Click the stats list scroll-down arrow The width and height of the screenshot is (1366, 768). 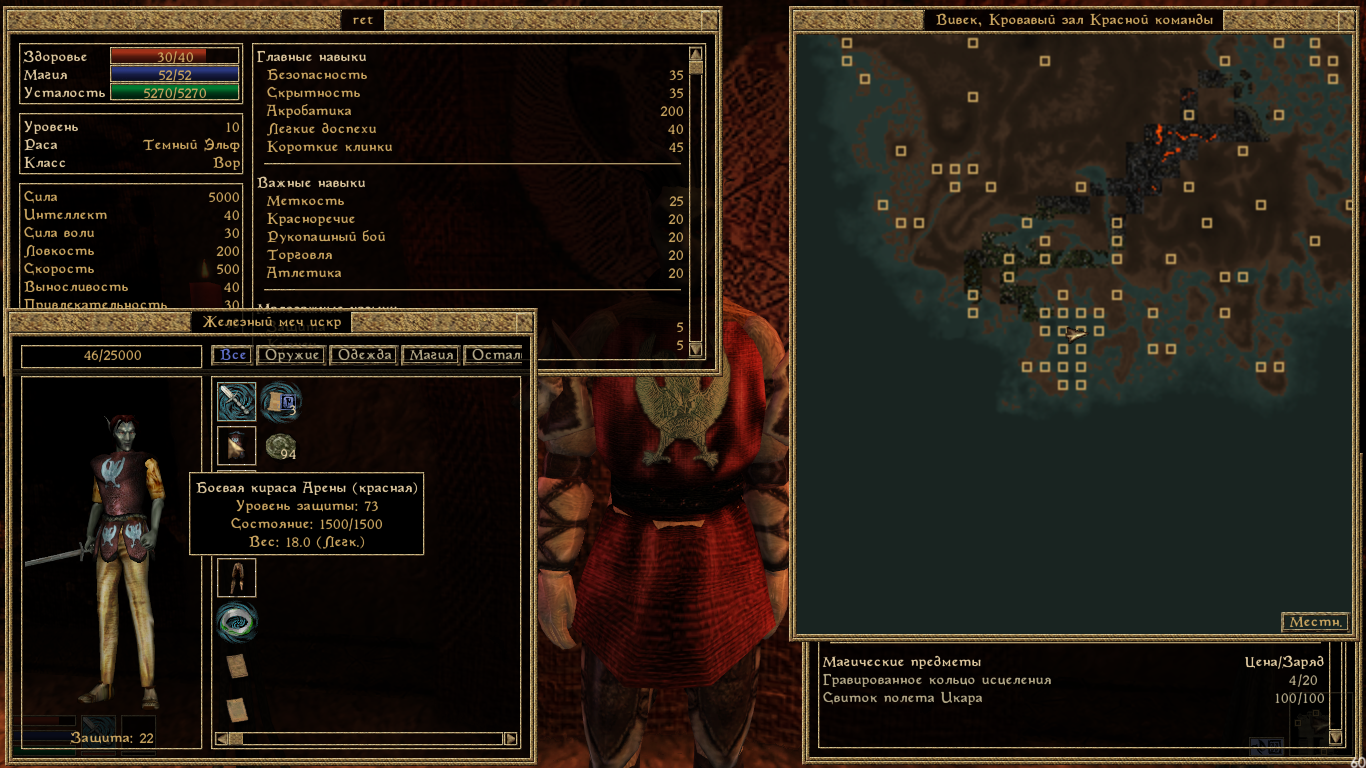[696, 350]
